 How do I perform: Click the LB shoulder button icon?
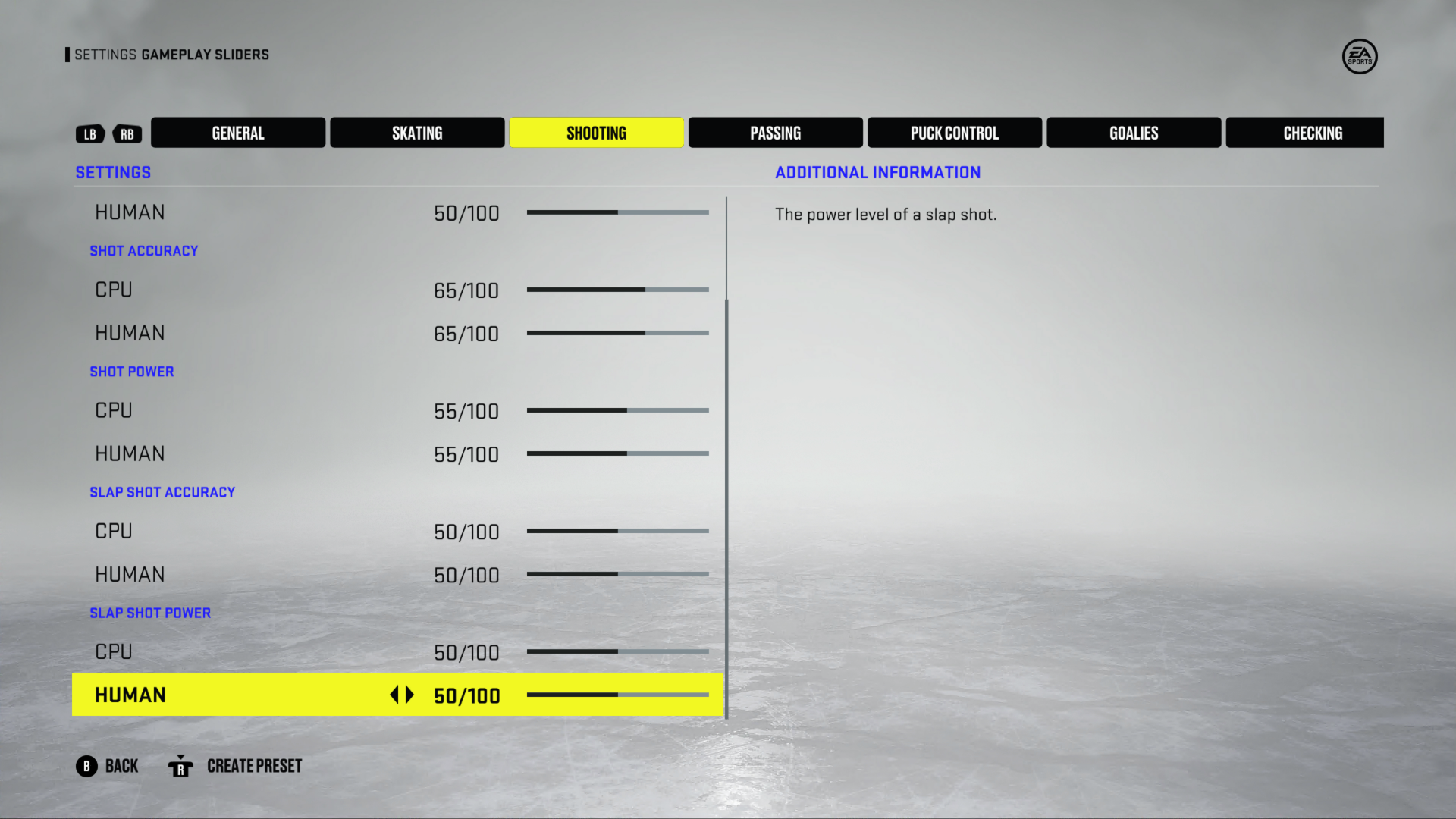[89, 133]
